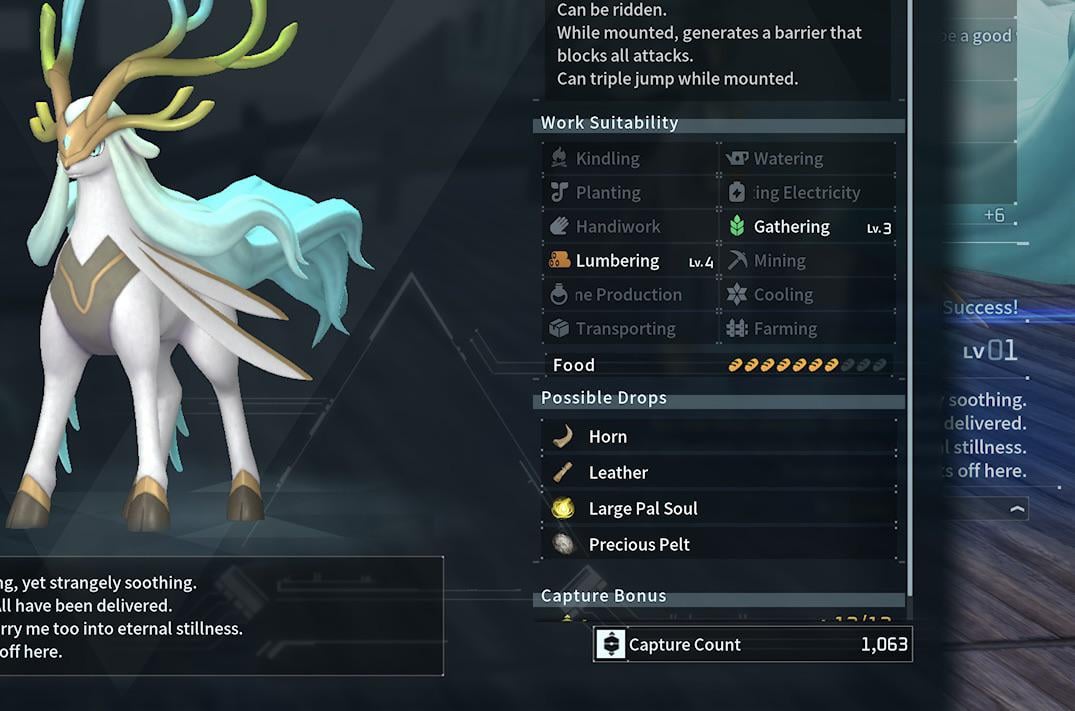Screen dimensions: 1075x711
Task: Click the Capture Count box
Action: [x=752, y=645]
